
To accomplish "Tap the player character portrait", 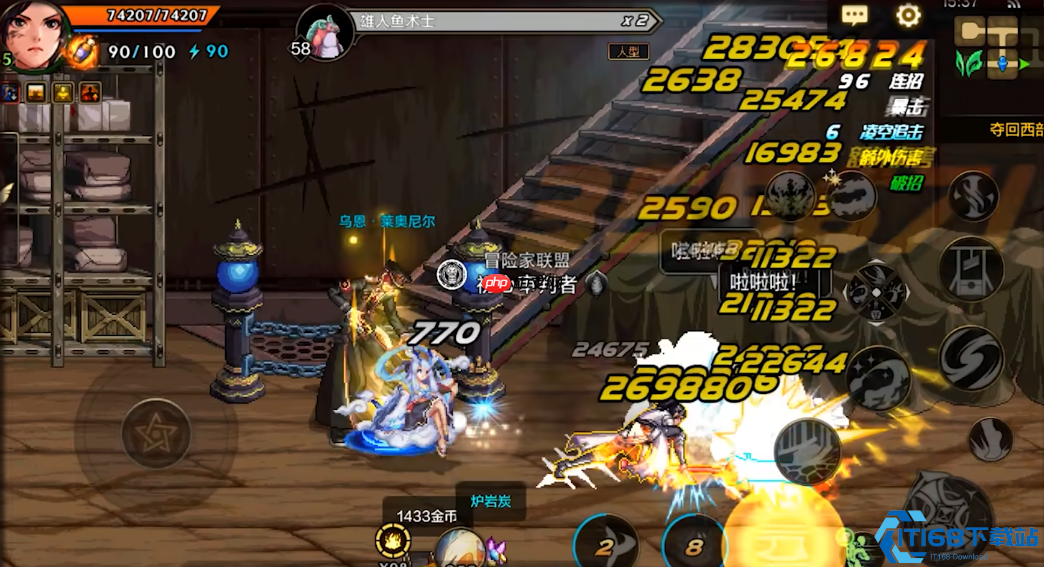I will click(x=36, y=32).
